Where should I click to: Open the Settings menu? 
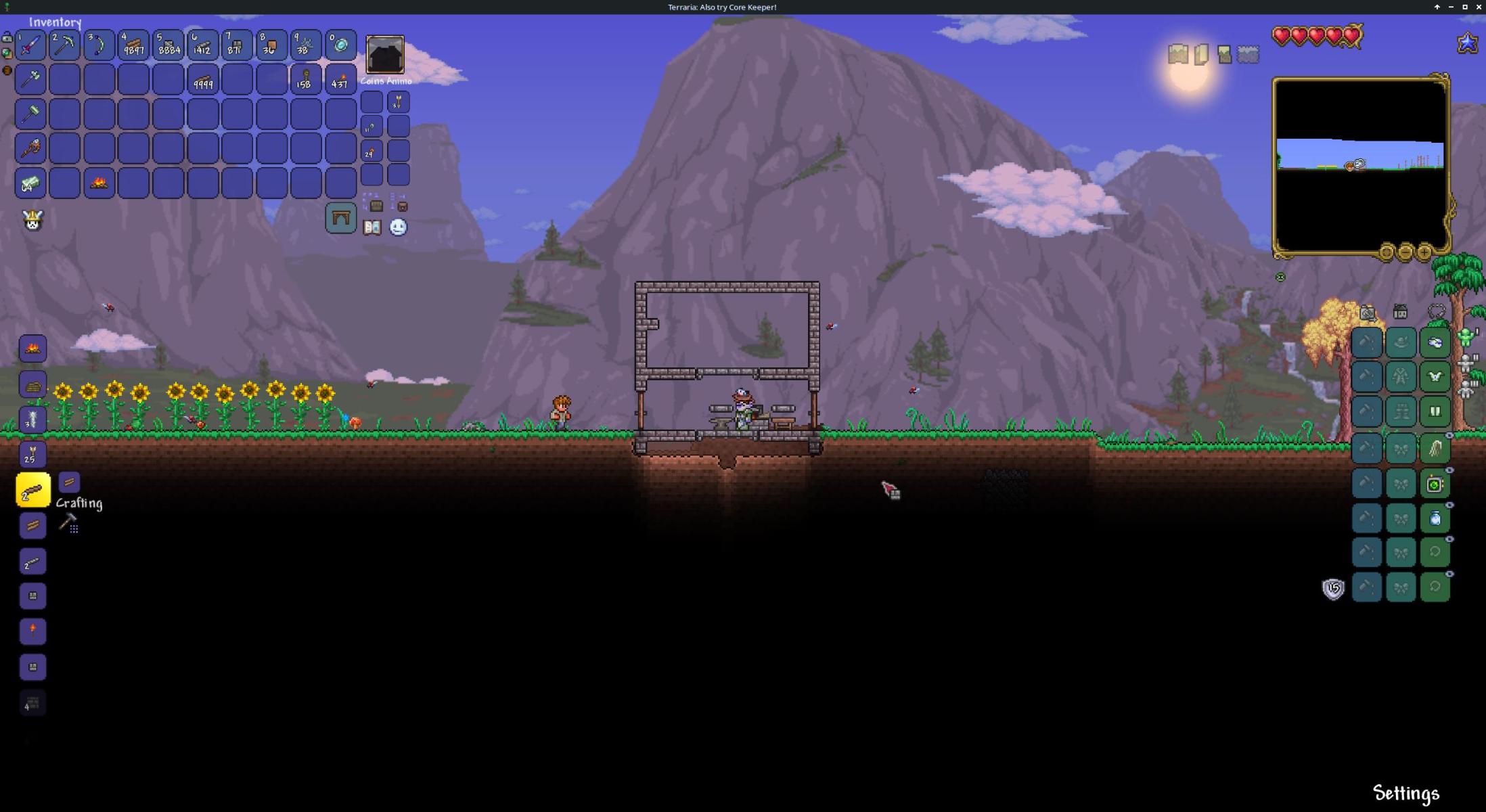pos(1405,793)
